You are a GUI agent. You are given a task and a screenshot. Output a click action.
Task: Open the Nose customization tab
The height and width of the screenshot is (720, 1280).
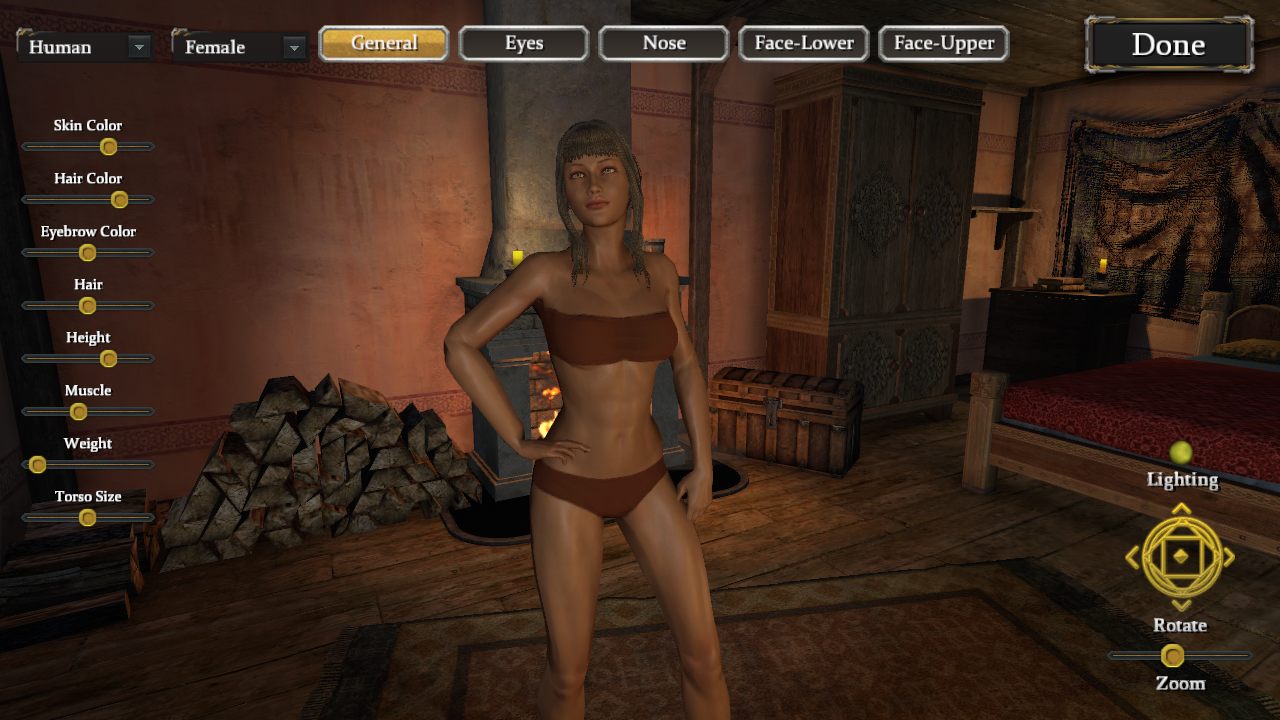[x=664, y=43]
